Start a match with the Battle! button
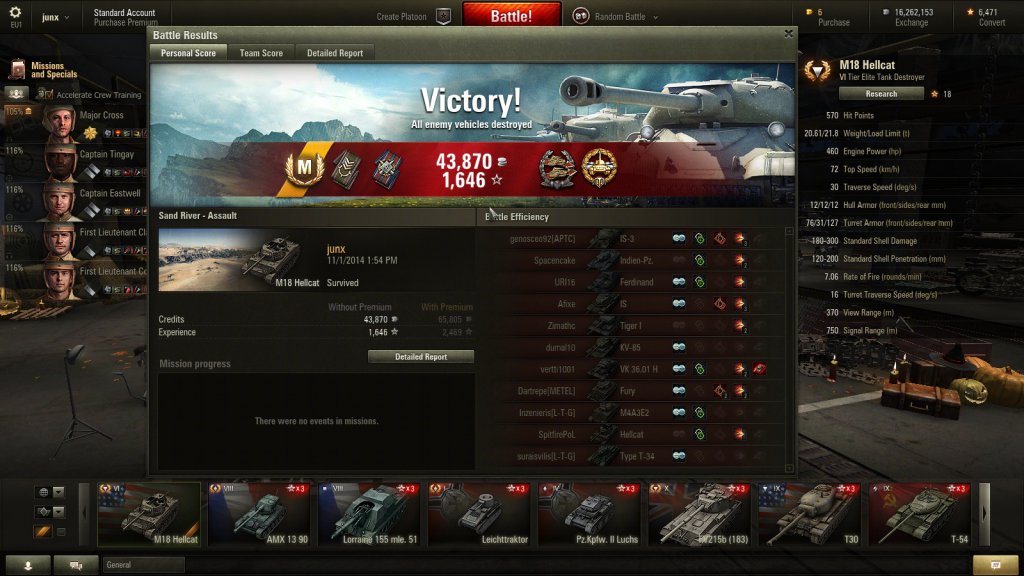The width and height of the screenshot is (1024, 576). click(511, 16)
